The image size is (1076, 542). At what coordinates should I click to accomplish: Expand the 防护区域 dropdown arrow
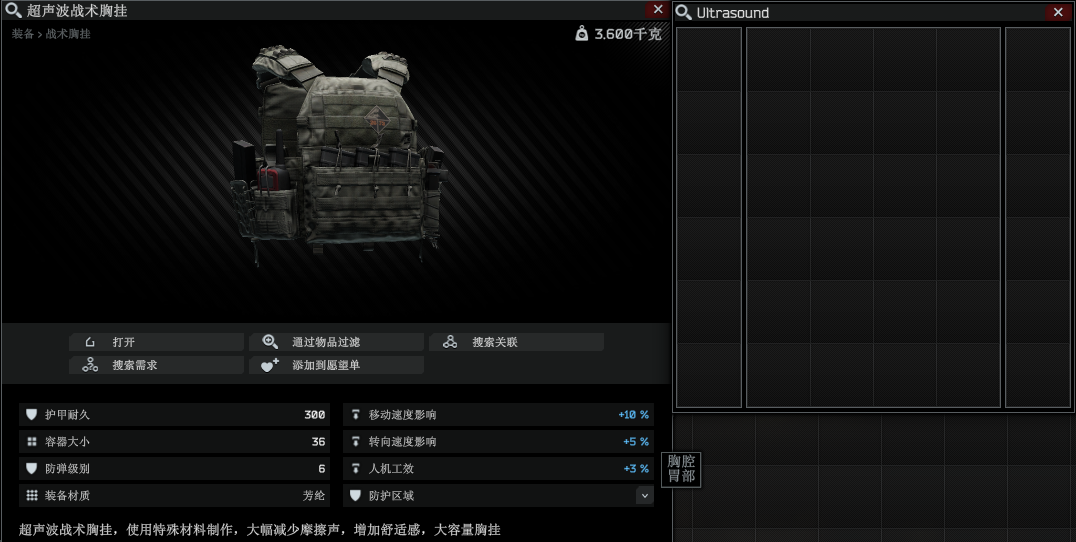644,495
